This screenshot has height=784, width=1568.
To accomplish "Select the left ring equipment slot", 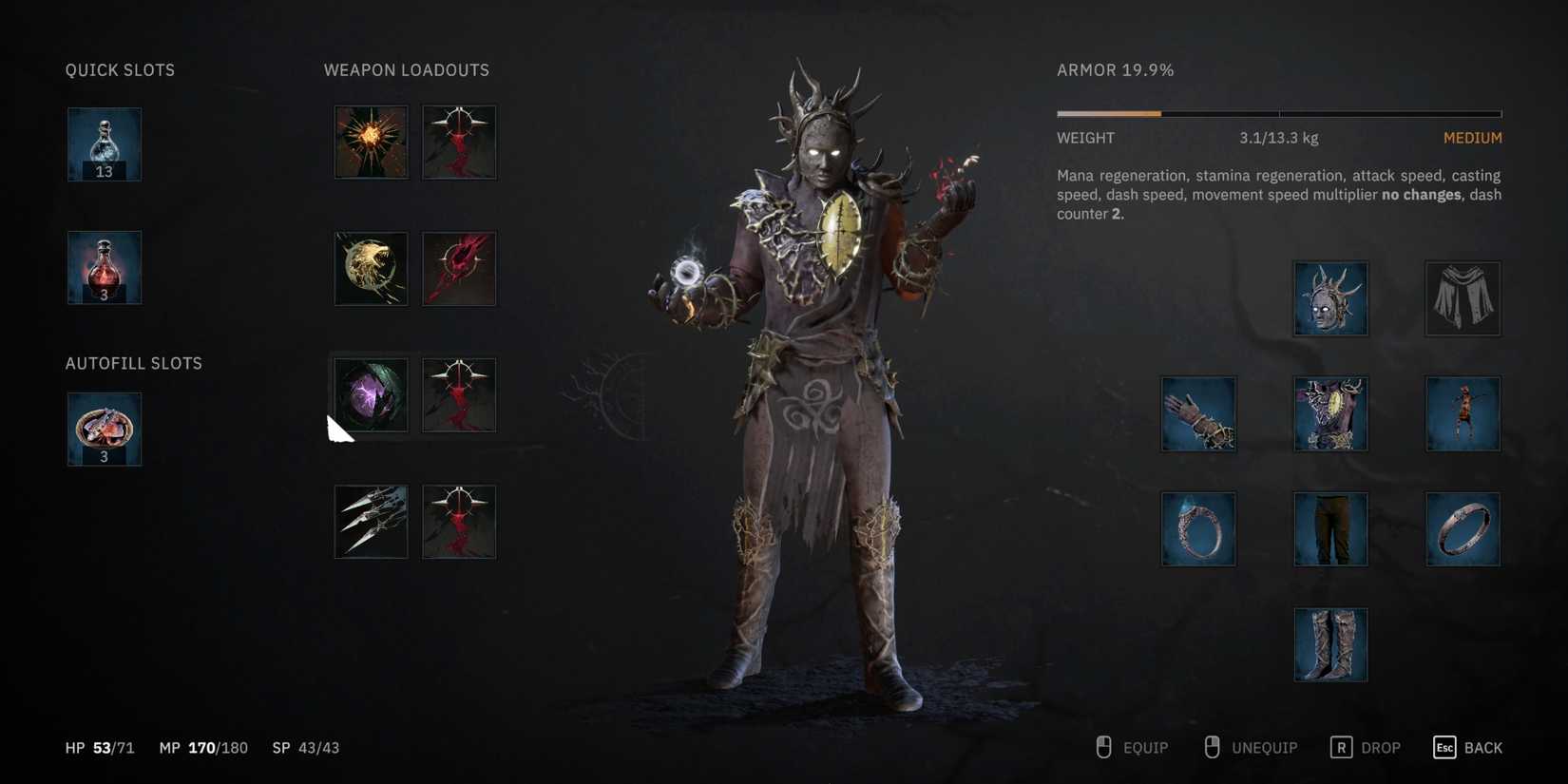I will pos(1198,529).
